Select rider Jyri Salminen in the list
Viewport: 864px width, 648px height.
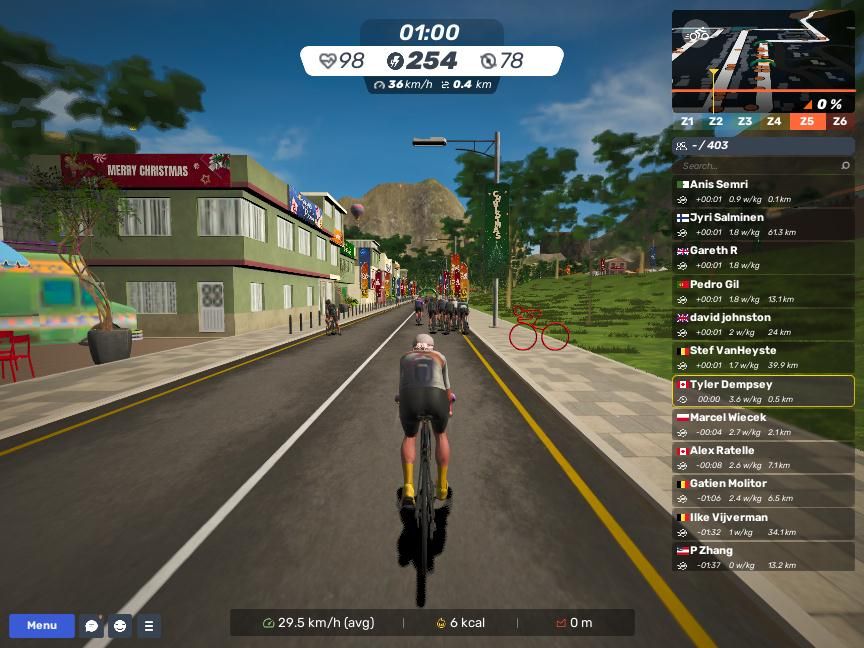pos(763,224)
